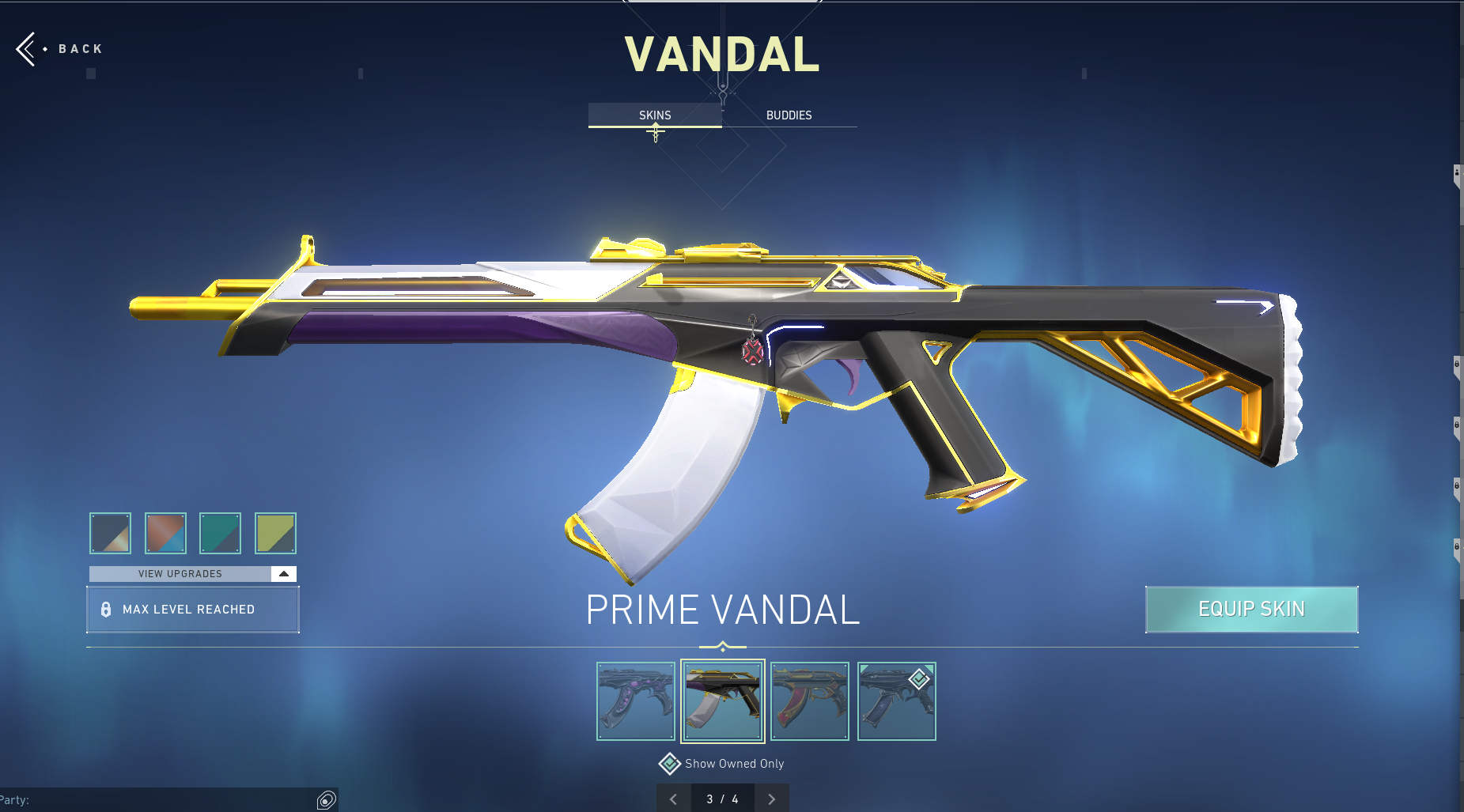Click the next page chevron arrow
The image size is (1464, 812).
773,799
